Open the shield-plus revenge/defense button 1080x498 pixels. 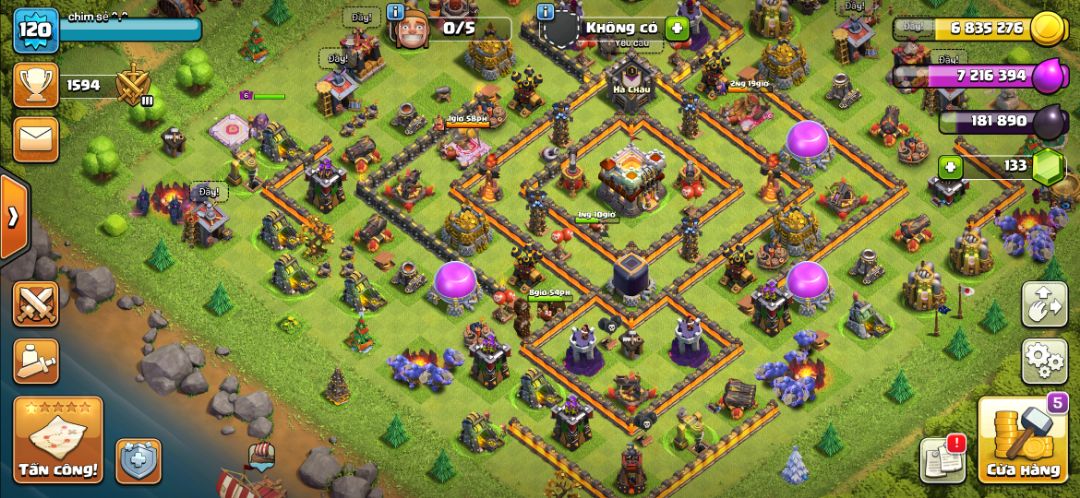tap(138, 461)
